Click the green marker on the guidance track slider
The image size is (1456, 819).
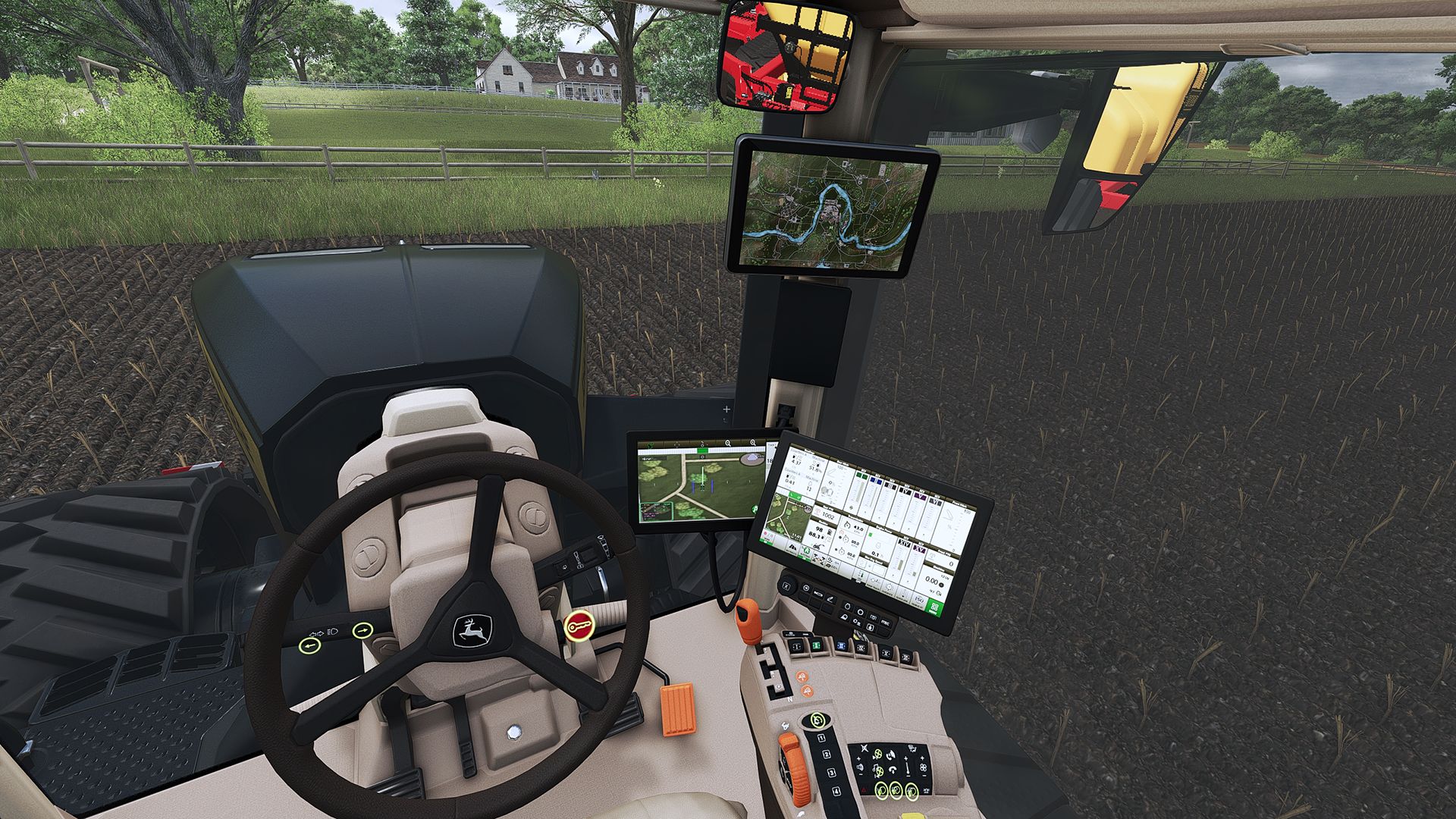pos(702,450)
